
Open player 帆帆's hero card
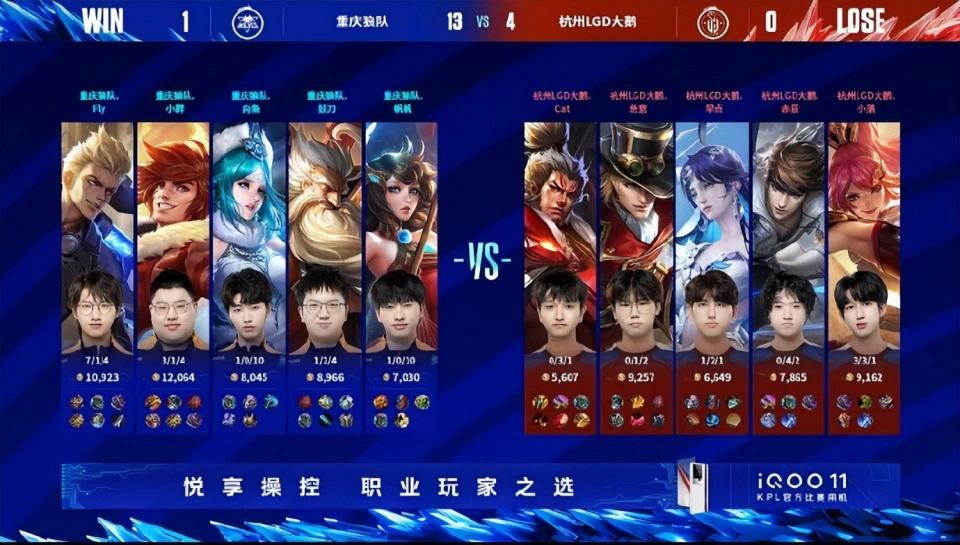pos(401,200)
